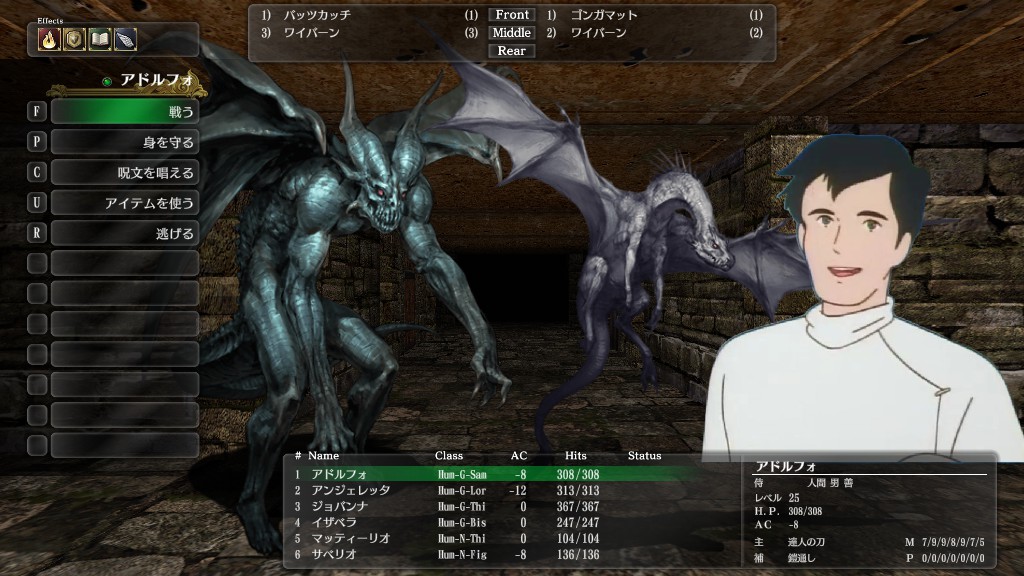Click the feather effect icon

[124, 40]
